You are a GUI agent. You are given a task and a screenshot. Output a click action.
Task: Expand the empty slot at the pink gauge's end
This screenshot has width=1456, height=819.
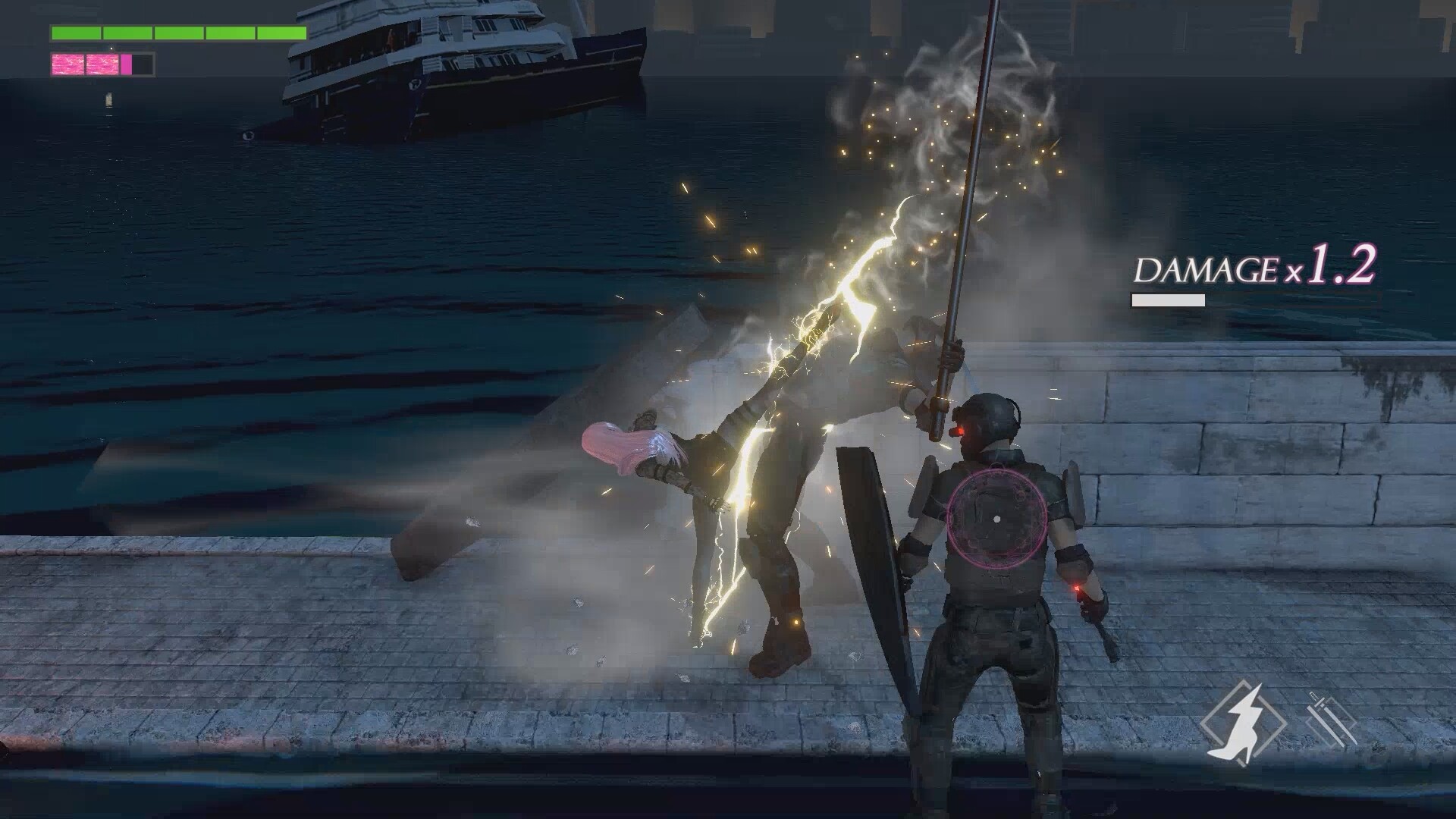coord(143,65)
